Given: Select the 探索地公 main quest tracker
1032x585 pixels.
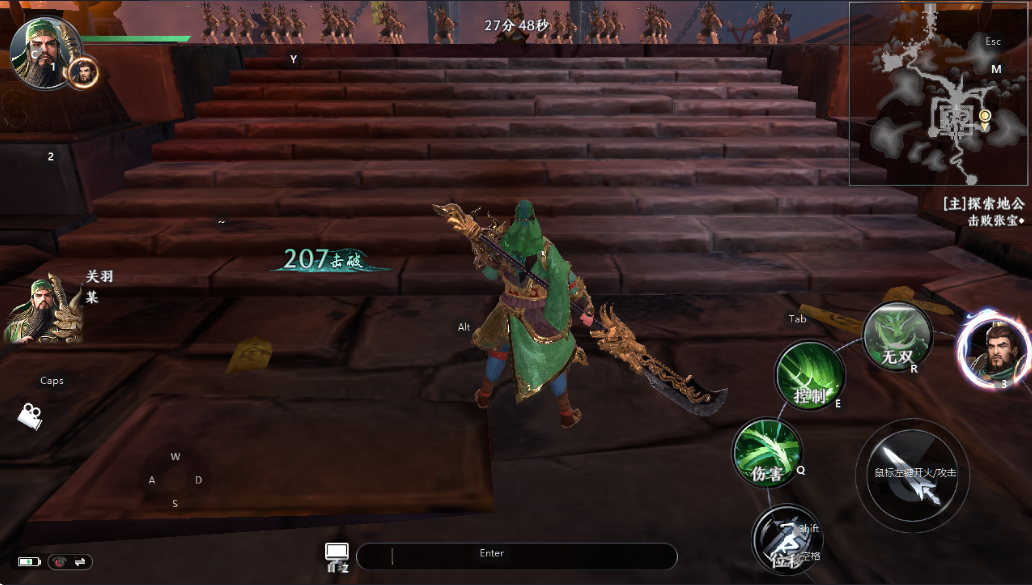Looking at the screenshot, I should click(983, 203).
